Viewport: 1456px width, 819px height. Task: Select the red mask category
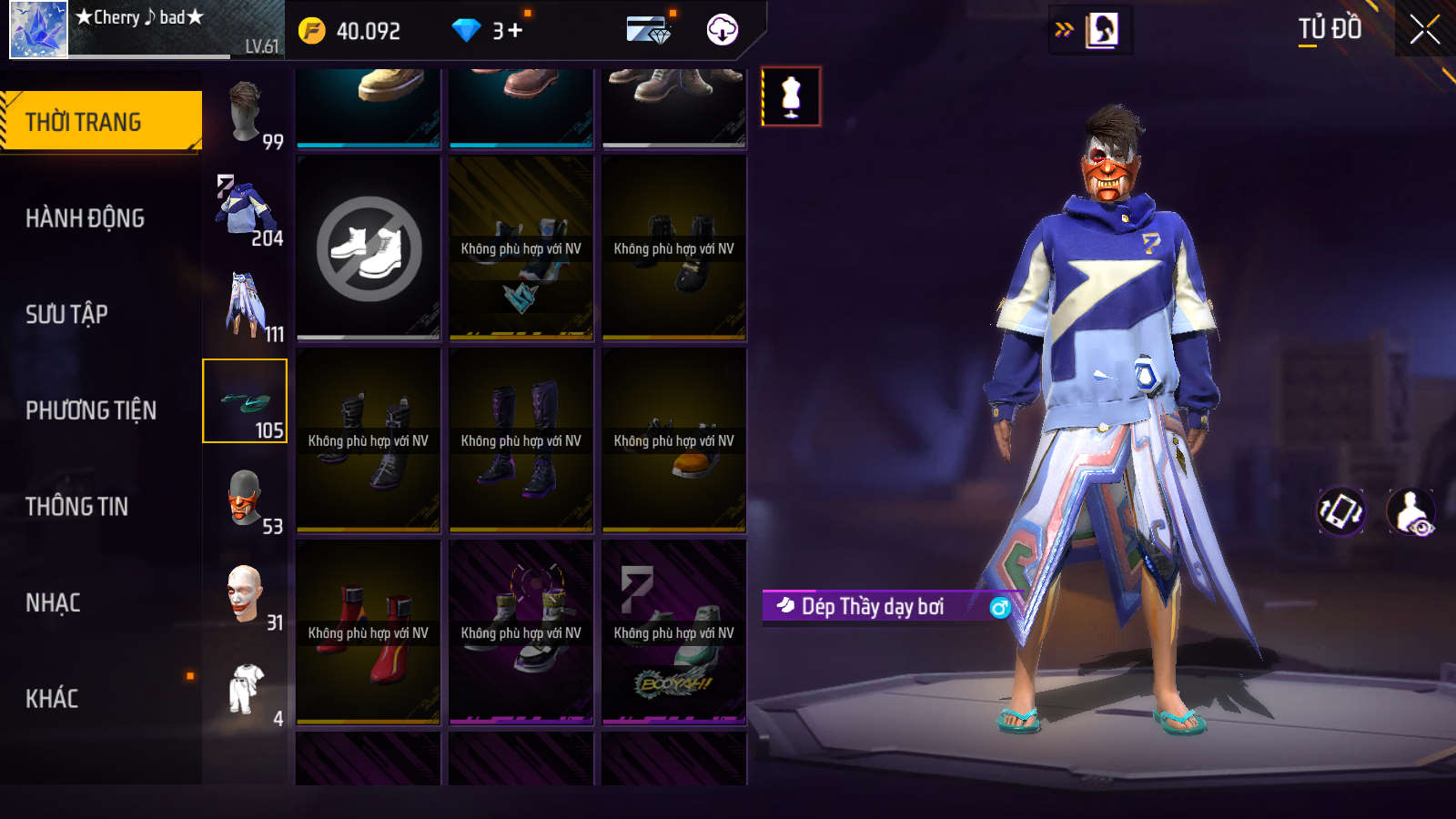(246, 499)
